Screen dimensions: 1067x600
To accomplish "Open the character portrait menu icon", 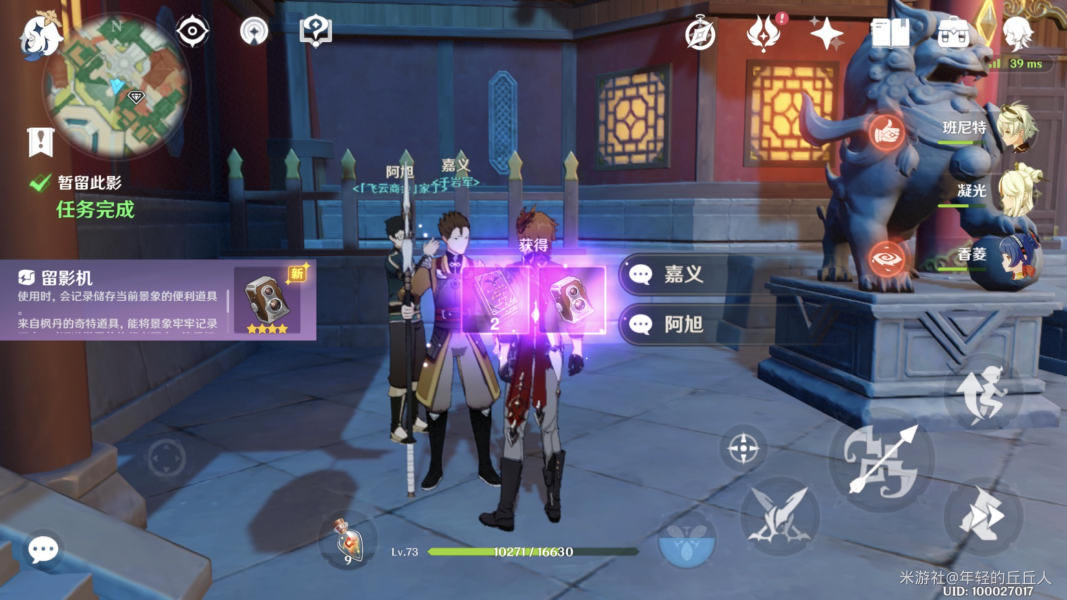I will pyautogui.click(x=1017, y=34).
